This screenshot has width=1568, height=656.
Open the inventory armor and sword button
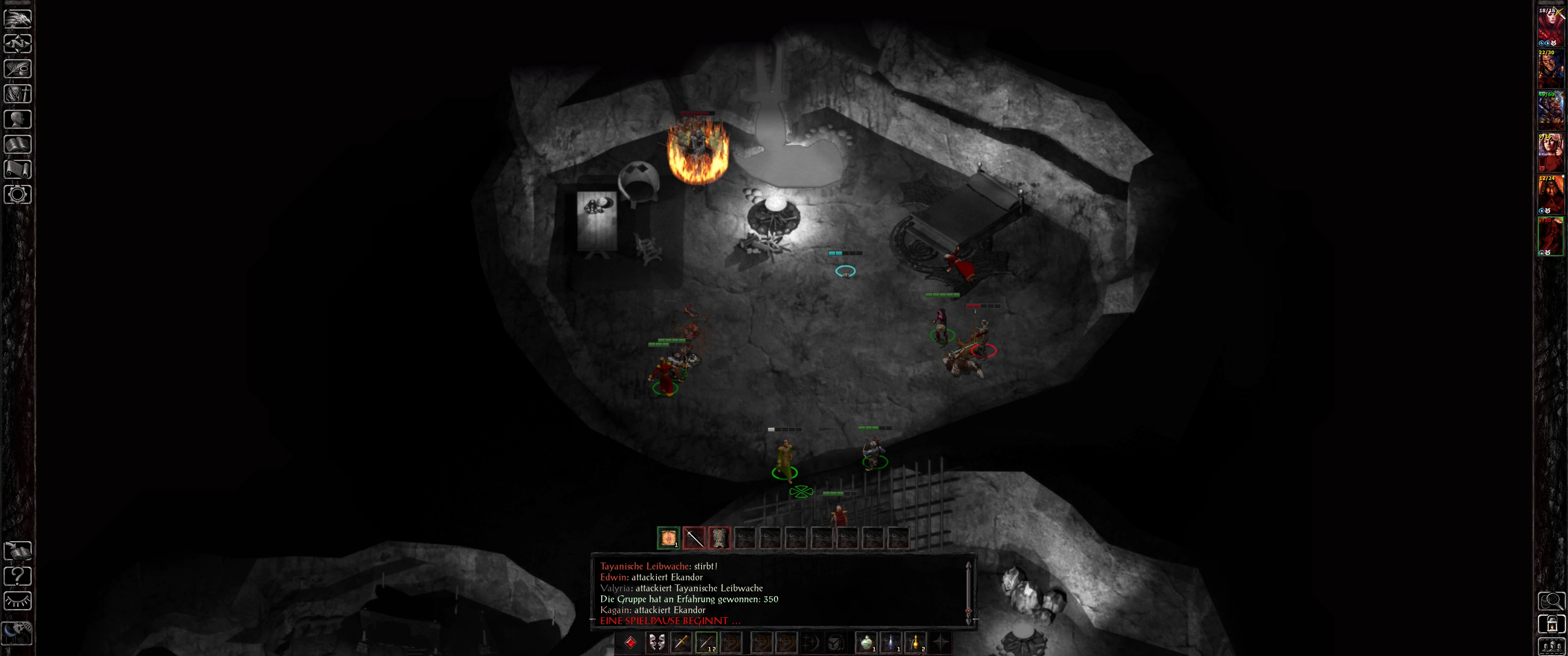coord(18,94)
